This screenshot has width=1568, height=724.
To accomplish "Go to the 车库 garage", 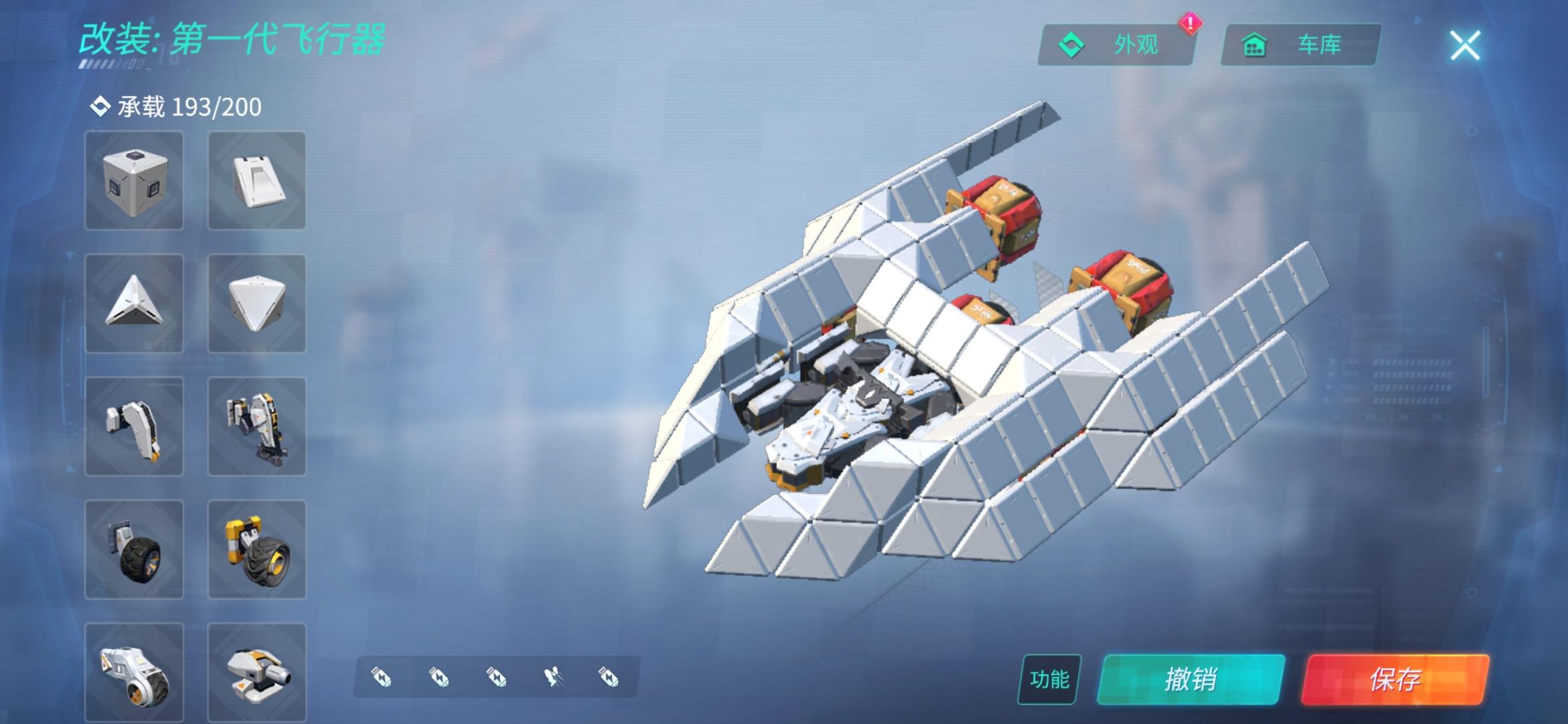I will 1300,45.
